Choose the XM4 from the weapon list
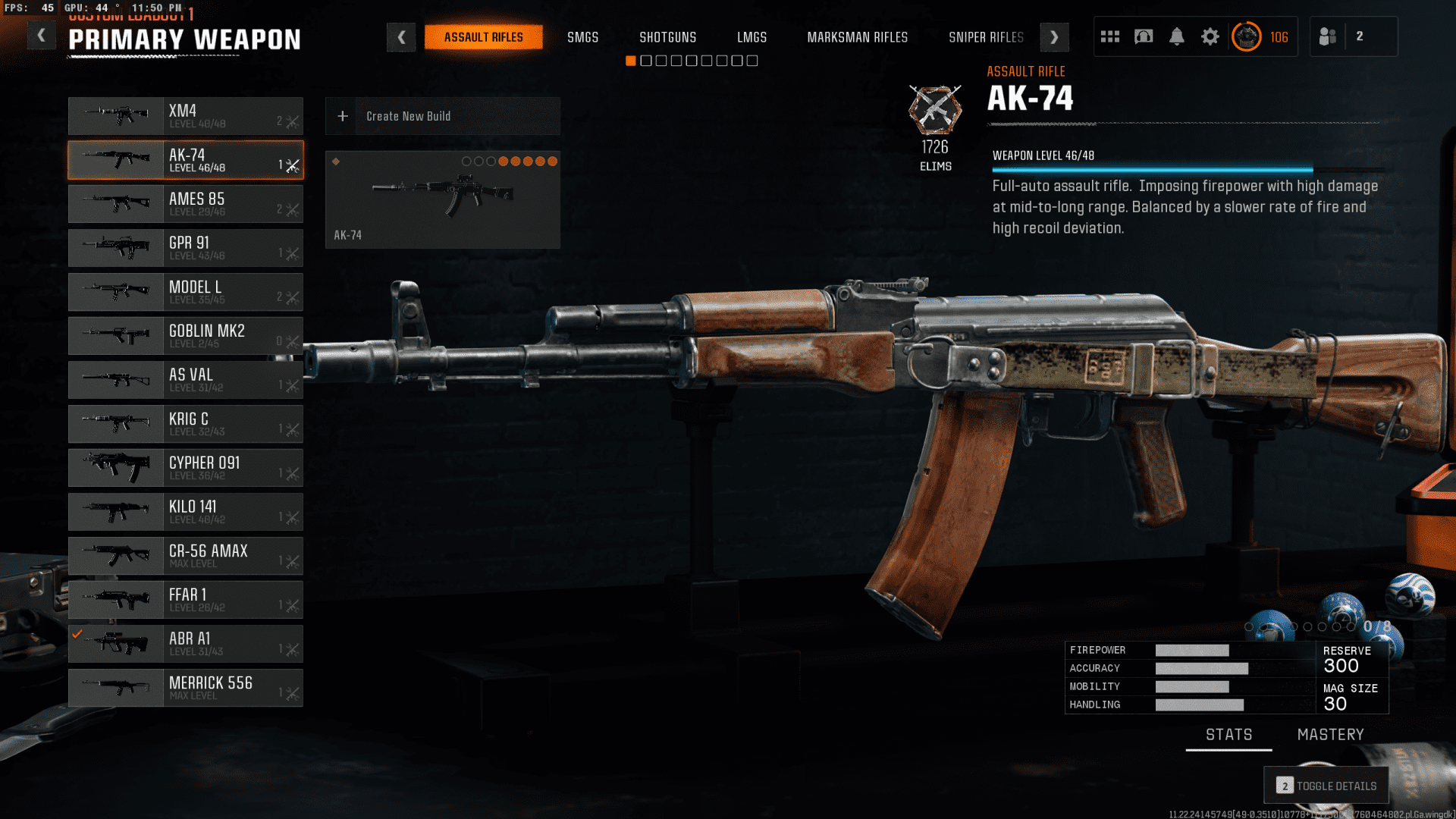 click(186, 116)
